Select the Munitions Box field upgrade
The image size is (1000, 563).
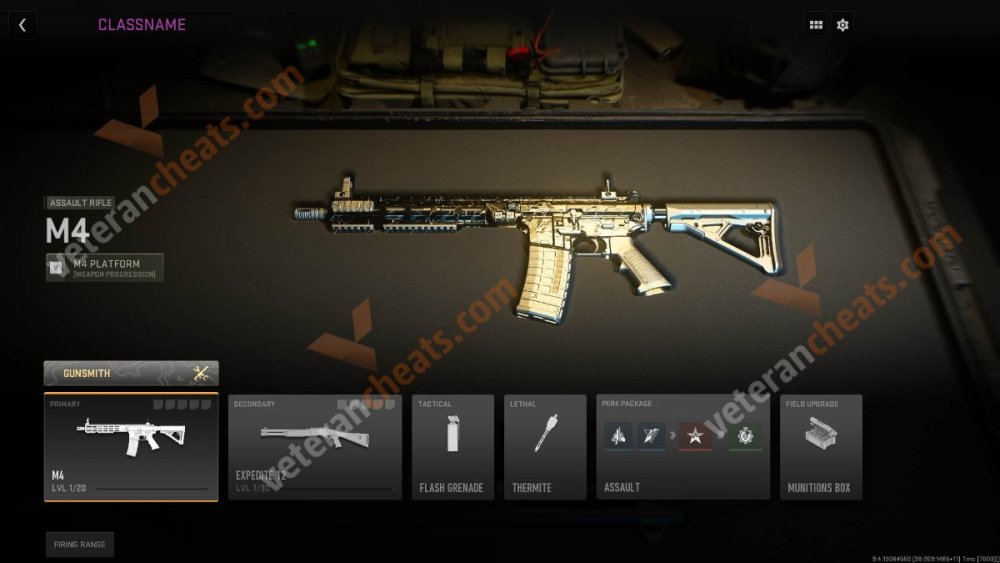click(821, 447)
